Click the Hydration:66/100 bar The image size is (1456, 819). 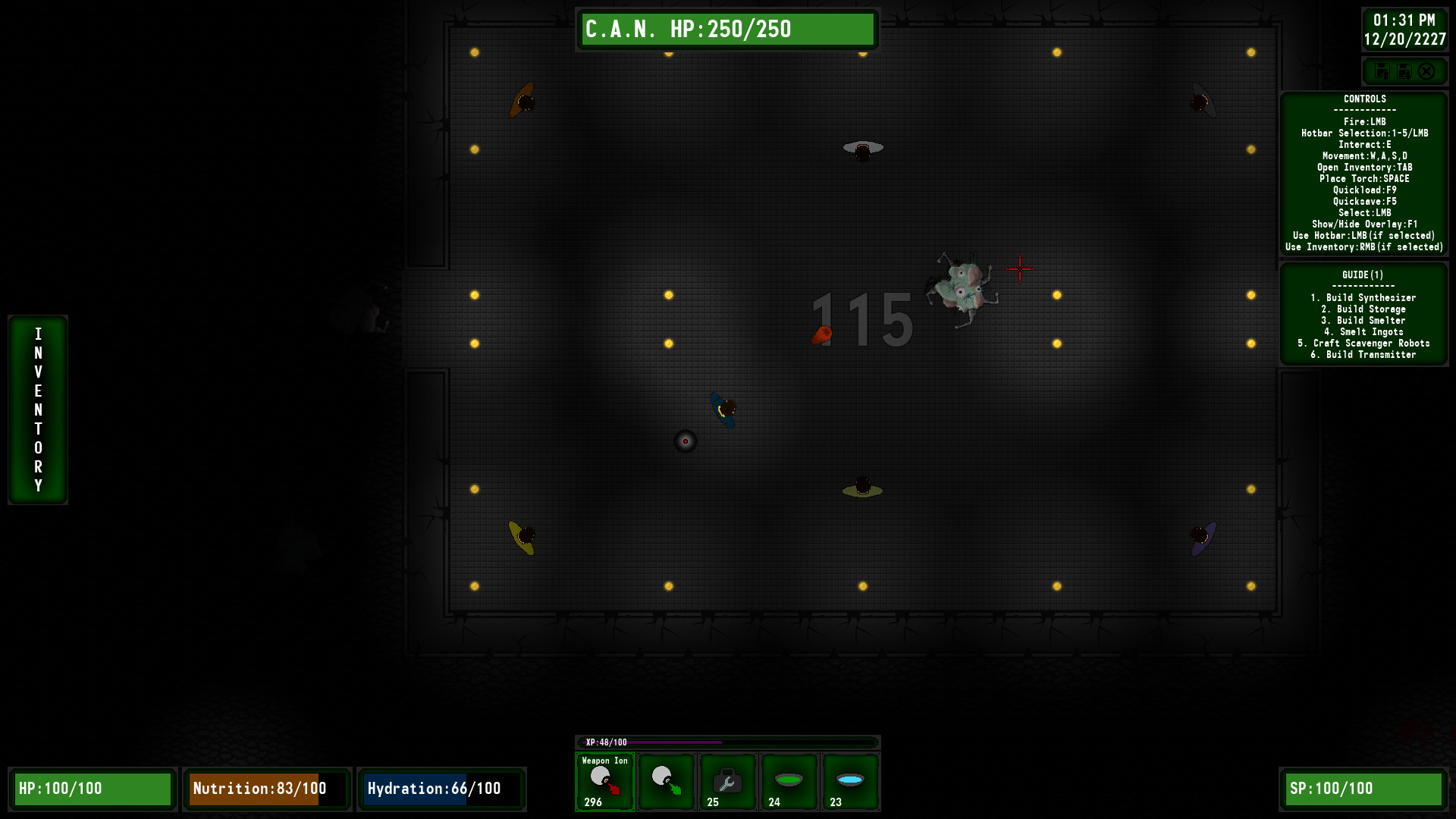(441, 789)
